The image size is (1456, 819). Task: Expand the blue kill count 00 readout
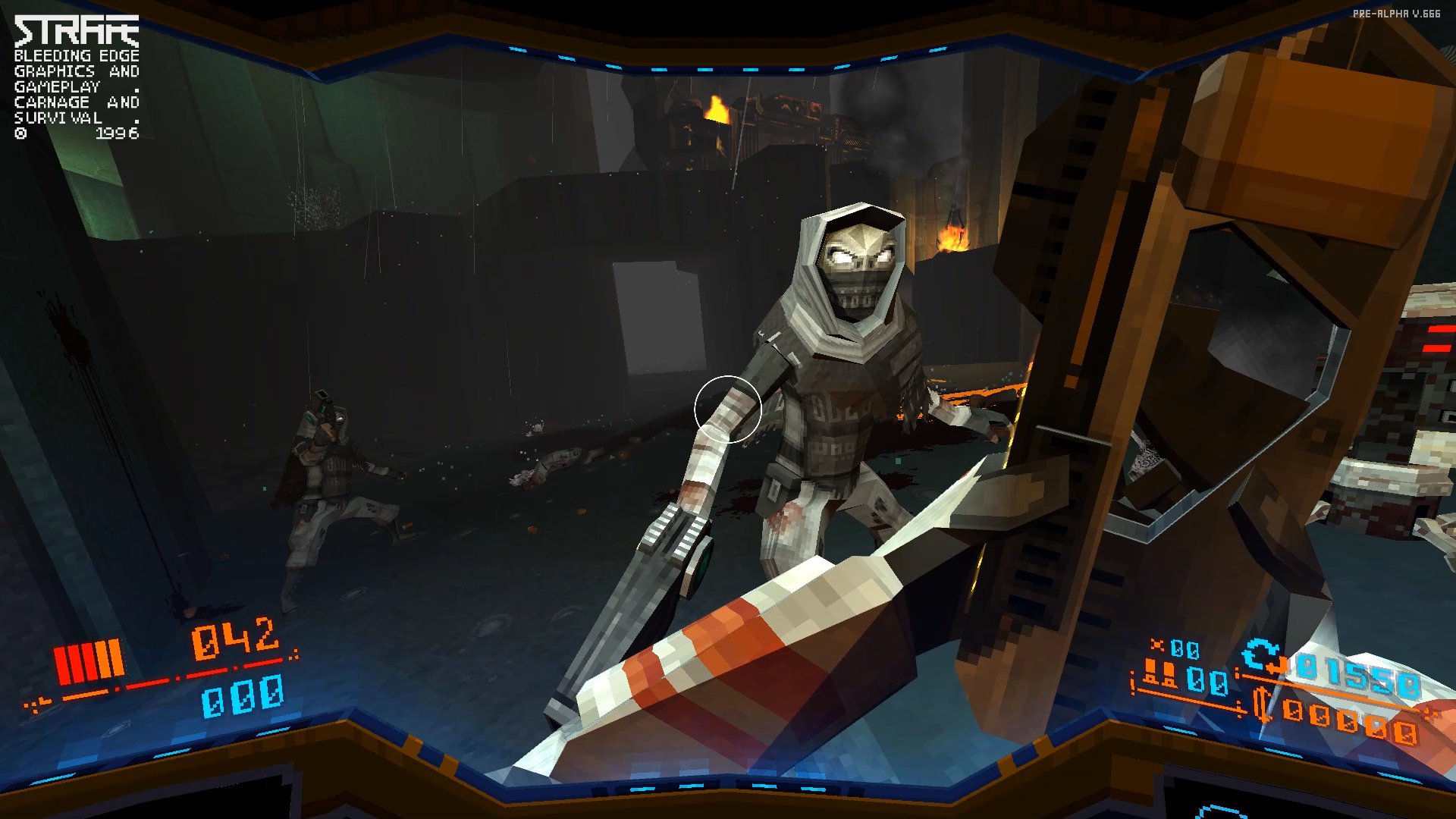1187,648
